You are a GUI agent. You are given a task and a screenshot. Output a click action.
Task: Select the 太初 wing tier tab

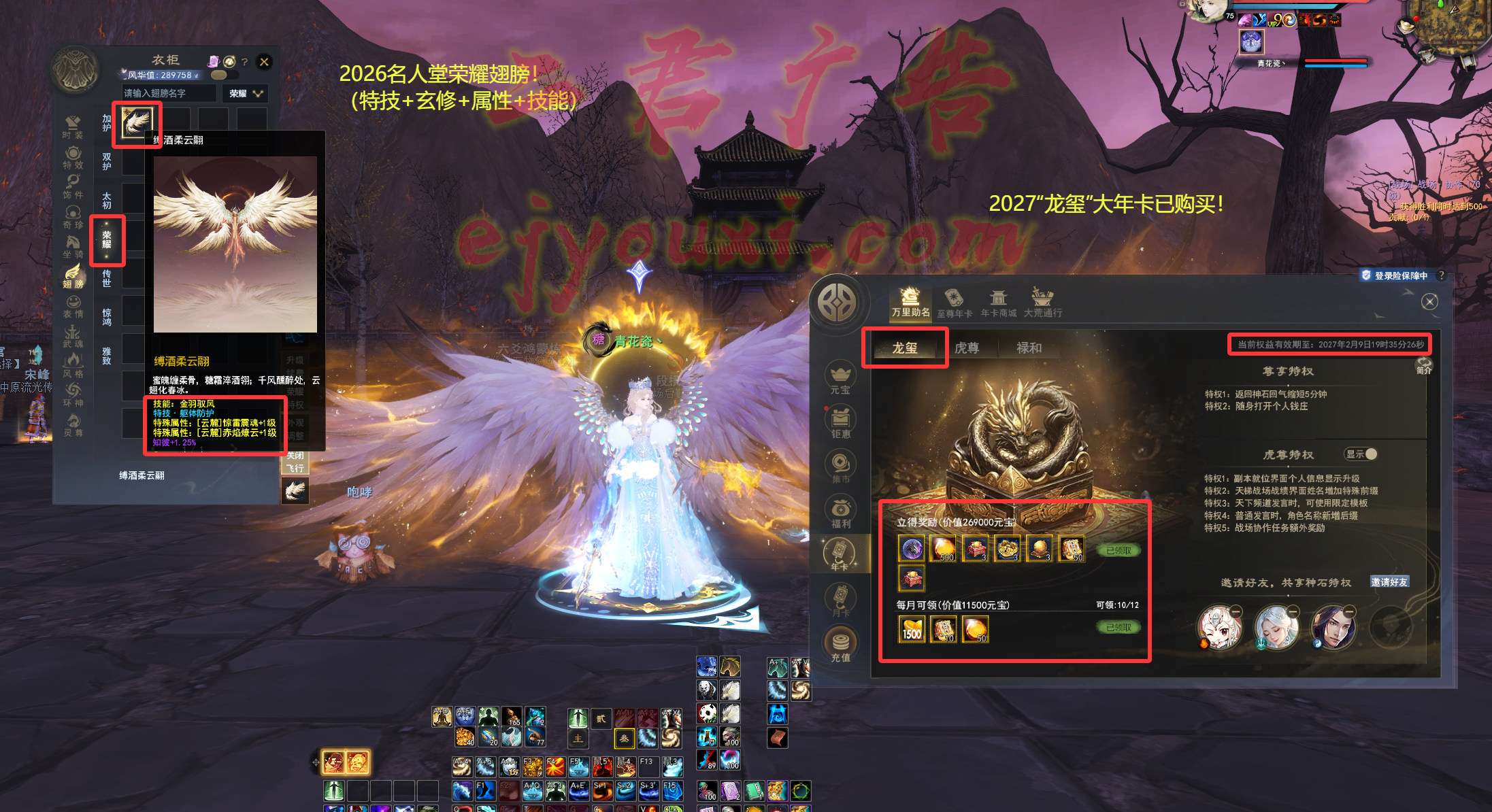point(107,200)
